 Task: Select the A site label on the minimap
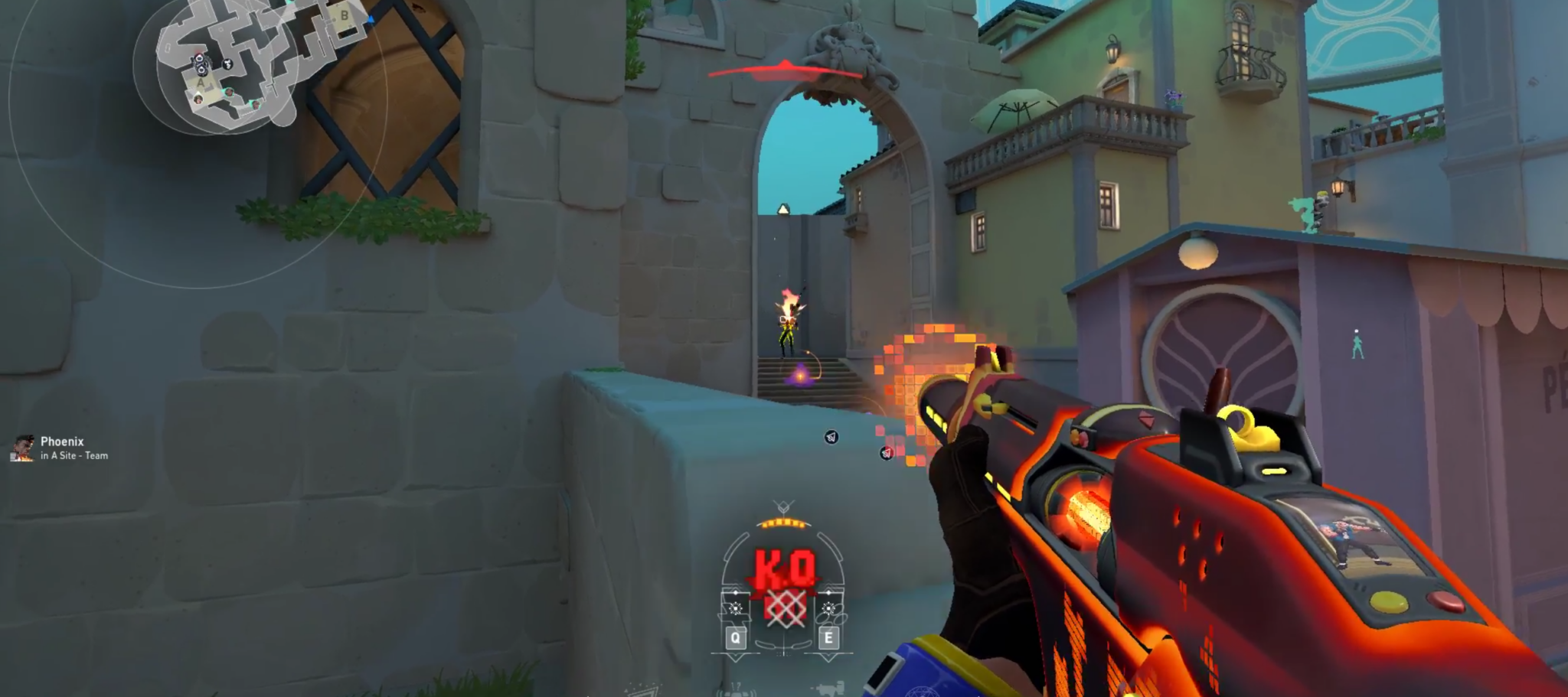201,83
